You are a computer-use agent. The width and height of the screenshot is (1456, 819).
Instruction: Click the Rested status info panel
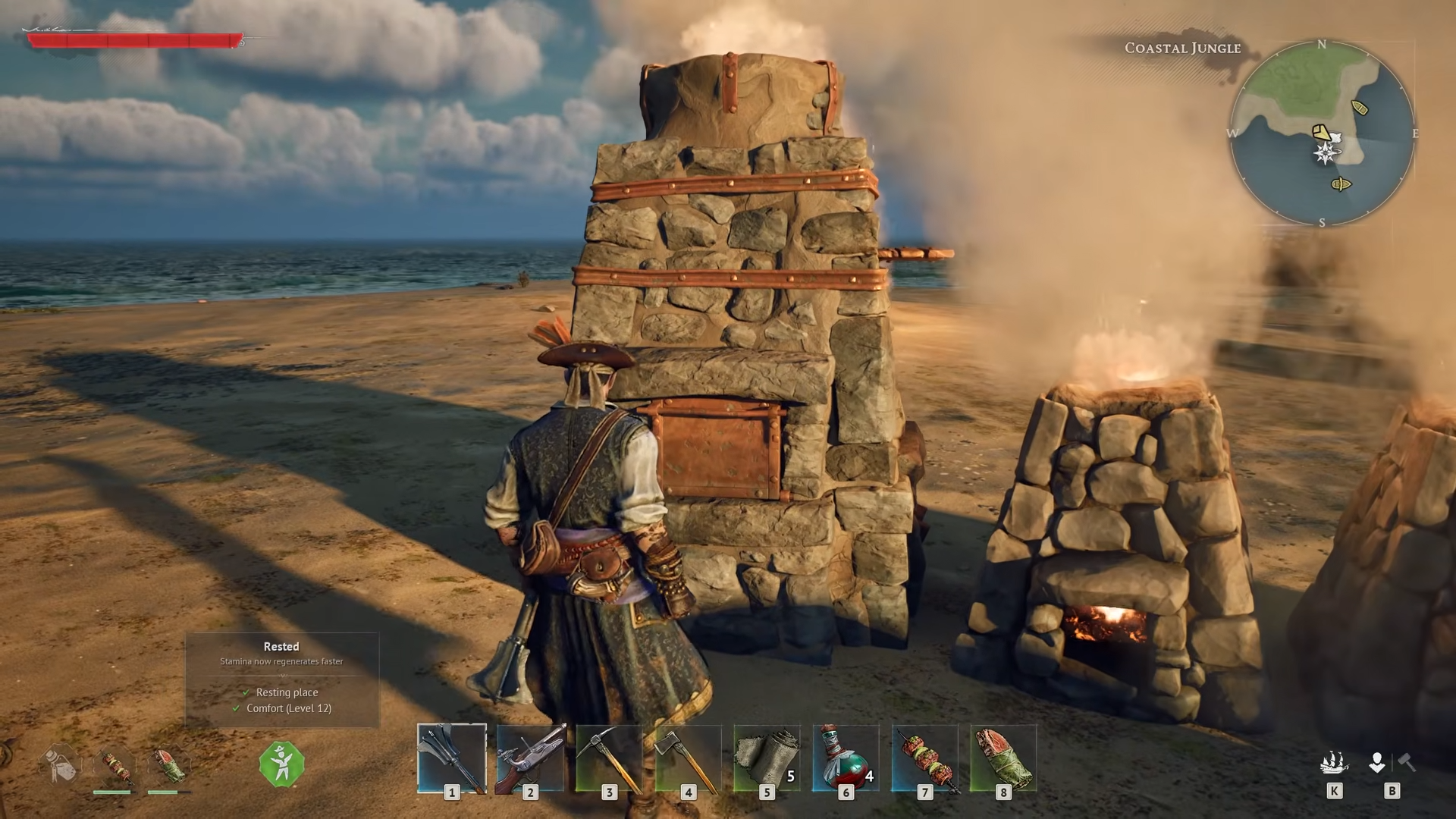pyautogui.click(x=282, y=679)
